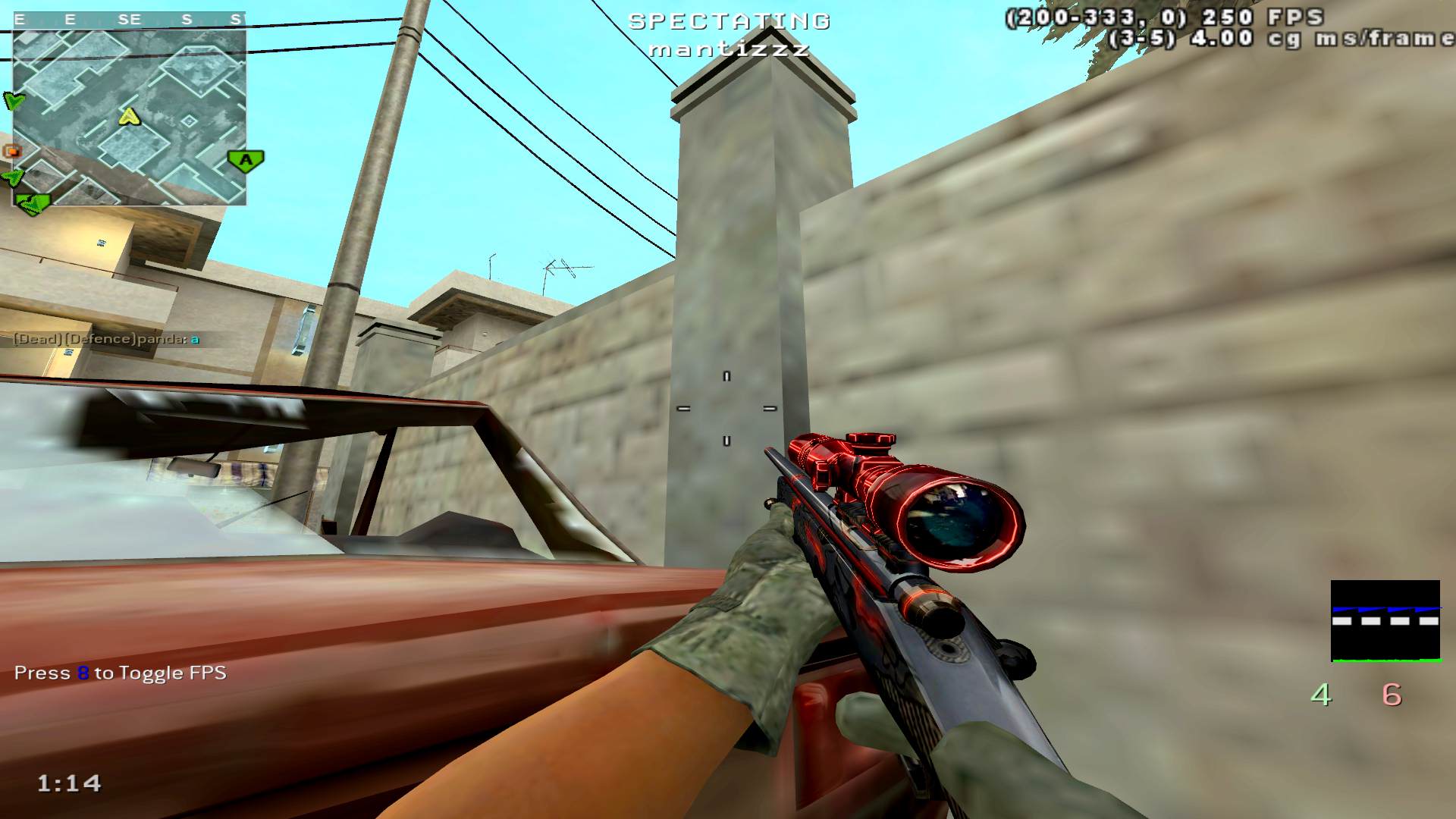1456x819 pixels.
Task: Click the compass direction strip above the minimap
Action: point(129,20)
